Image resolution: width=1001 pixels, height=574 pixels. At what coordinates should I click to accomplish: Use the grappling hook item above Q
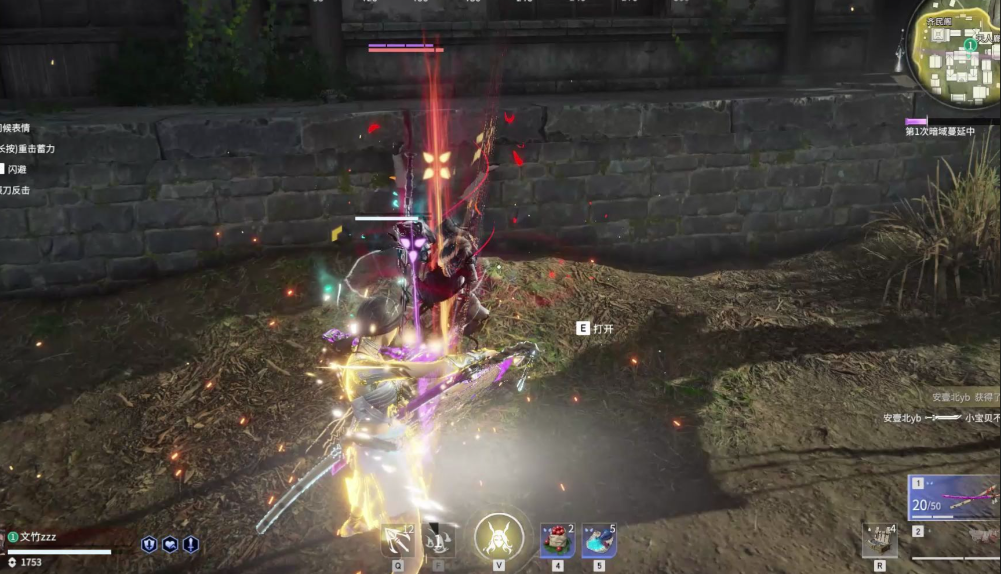tap(397, 541)
